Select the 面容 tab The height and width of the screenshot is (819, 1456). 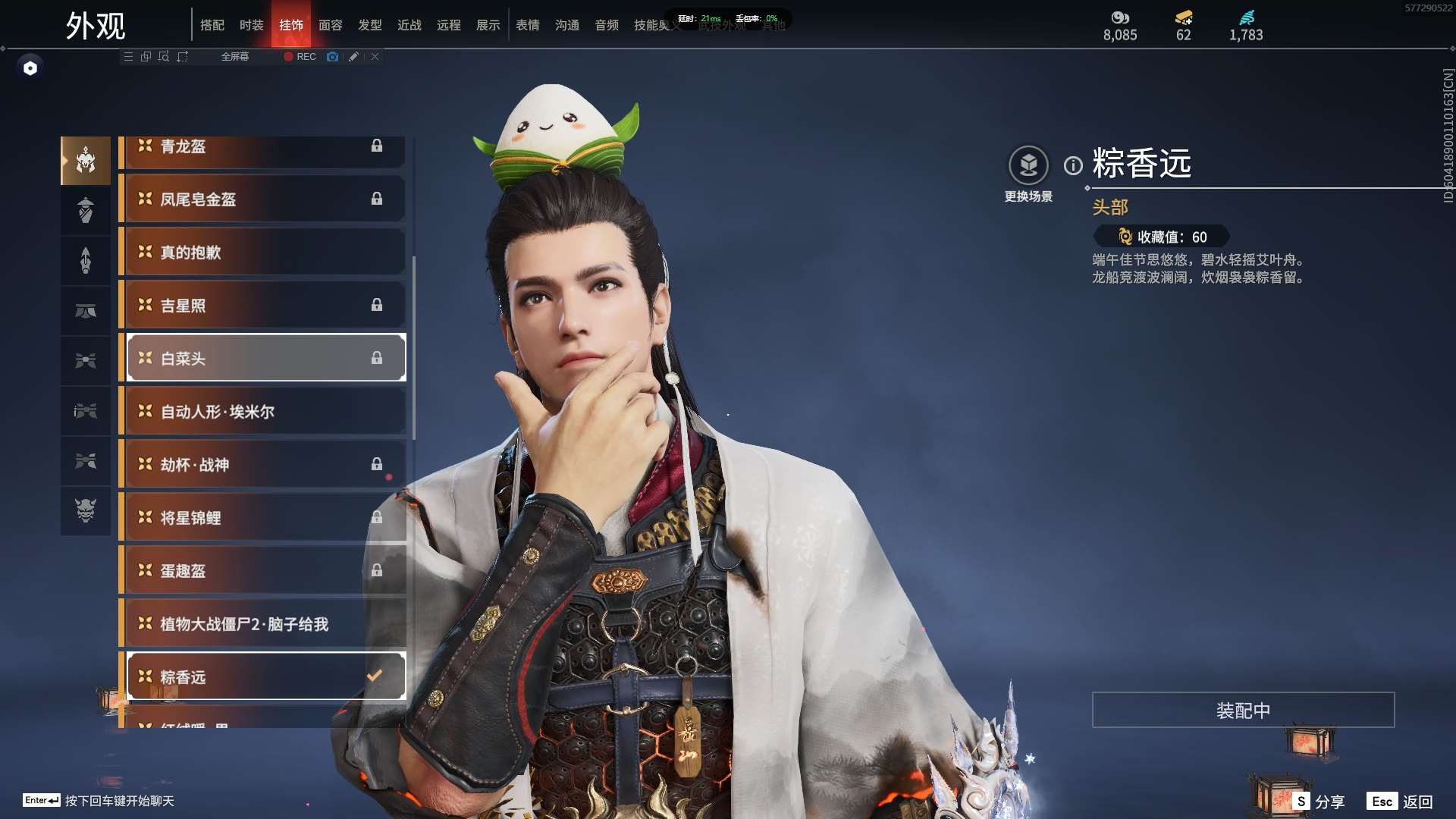coord(331,25)
